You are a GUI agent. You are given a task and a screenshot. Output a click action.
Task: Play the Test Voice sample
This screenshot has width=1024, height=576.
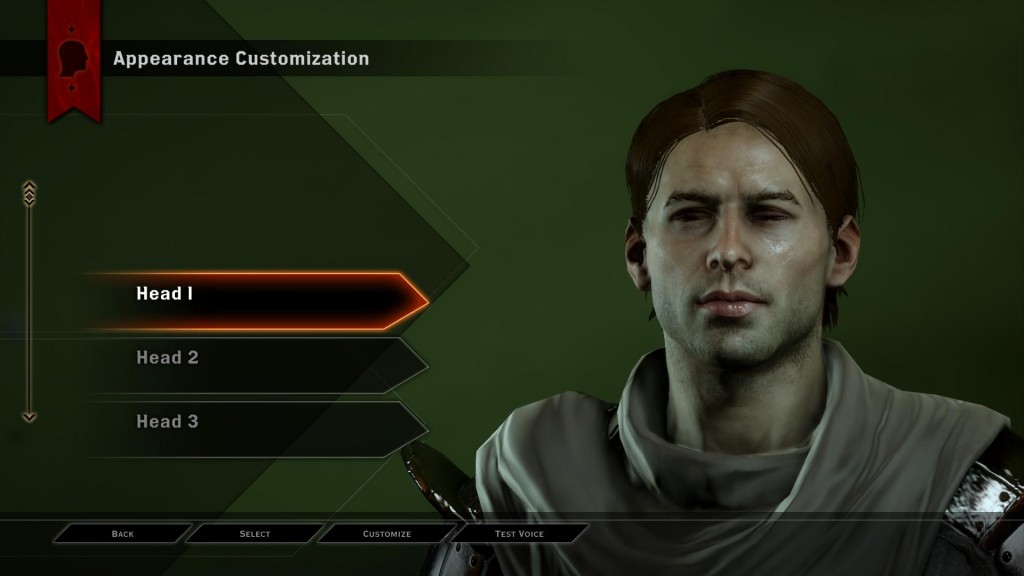tap(519, 534)
